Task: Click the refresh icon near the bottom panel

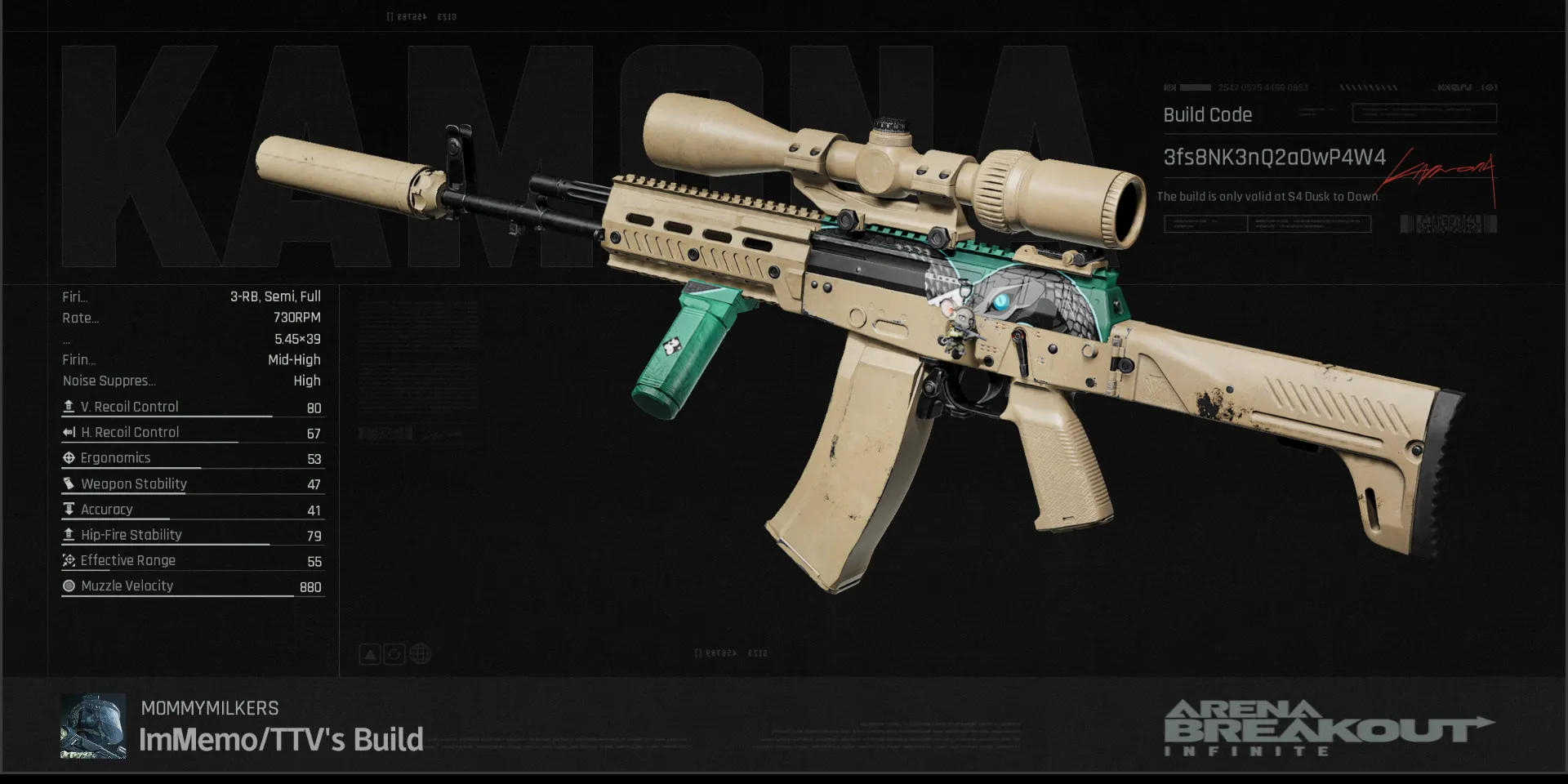Action: coord(394,653)
